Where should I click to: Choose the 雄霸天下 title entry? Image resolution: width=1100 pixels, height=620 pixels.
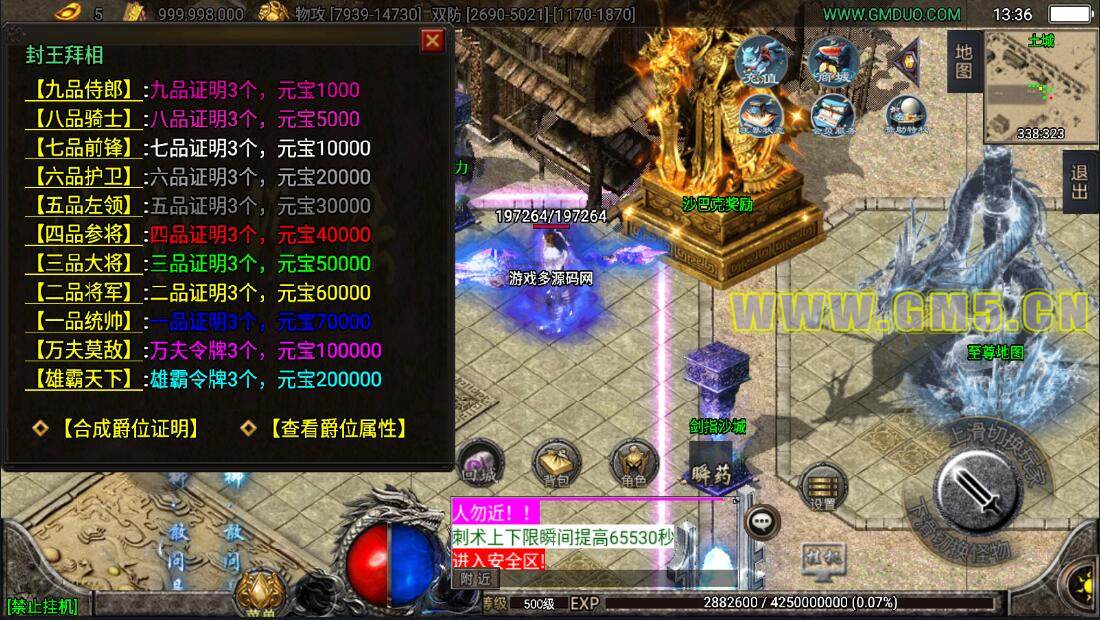[x=84, y=379]
